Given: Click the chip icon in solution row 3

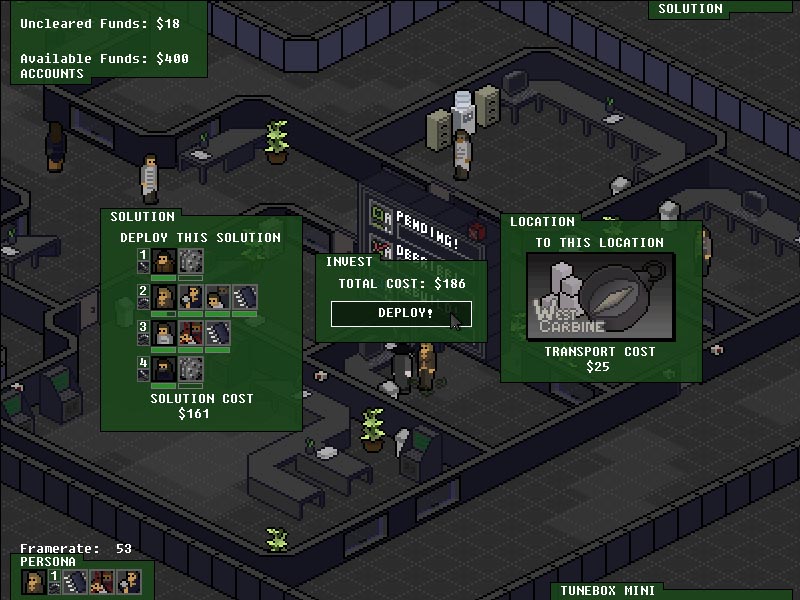Looking at the screenshot, I should (x=217, y=333).
